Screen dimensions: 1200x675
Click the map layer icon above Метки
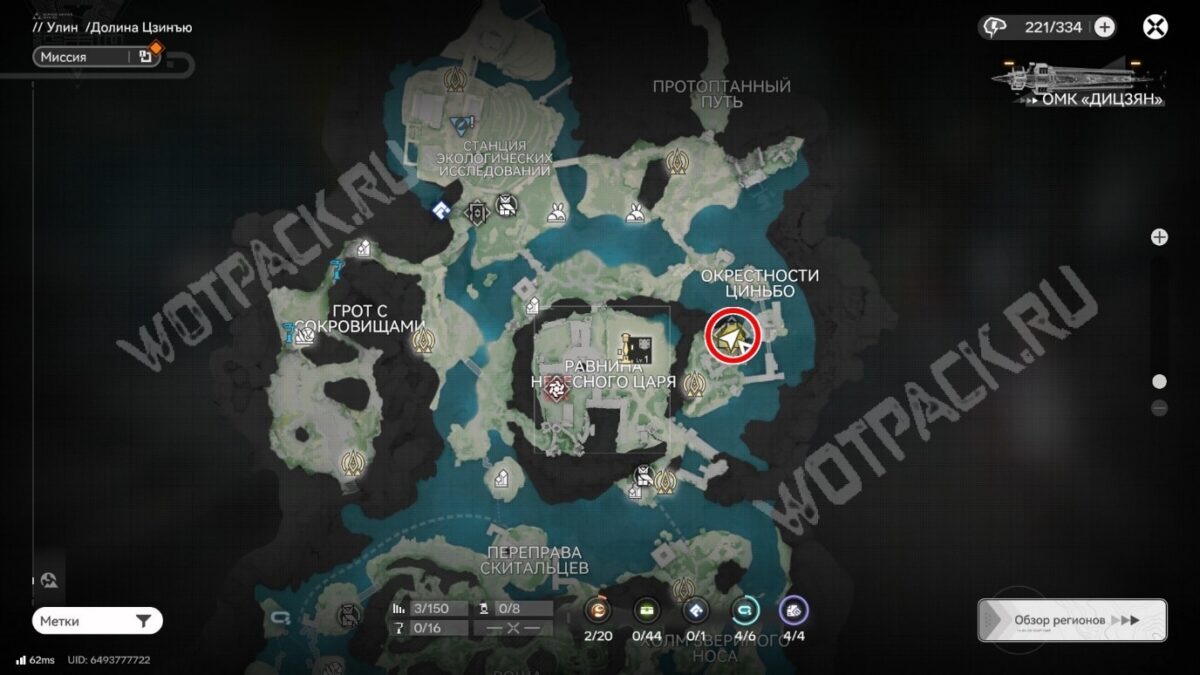tap(48, 580)
